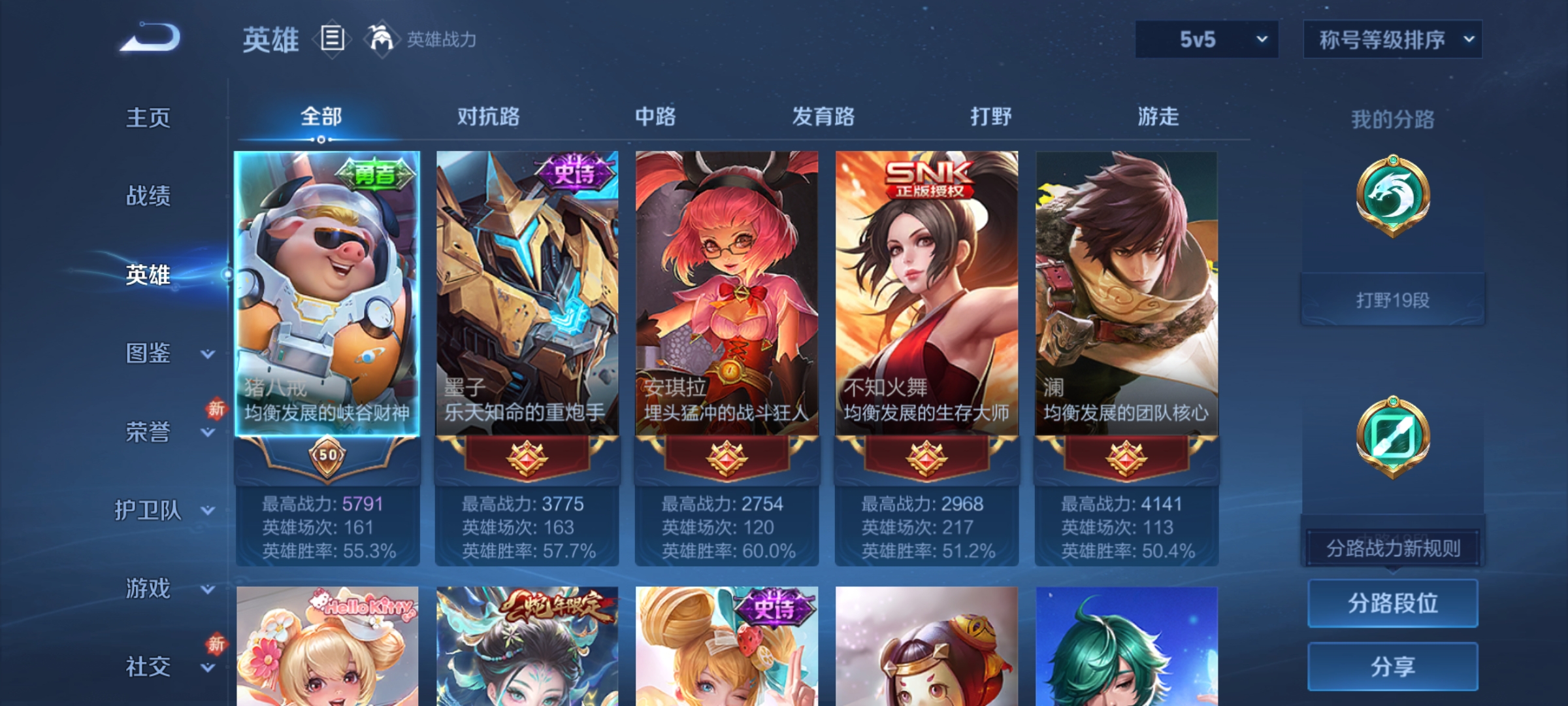The height and width of the screenshot is (706, 1568).
Task: Open the 称号等级排序 sort dropdown
Action: coord(1392,39)
